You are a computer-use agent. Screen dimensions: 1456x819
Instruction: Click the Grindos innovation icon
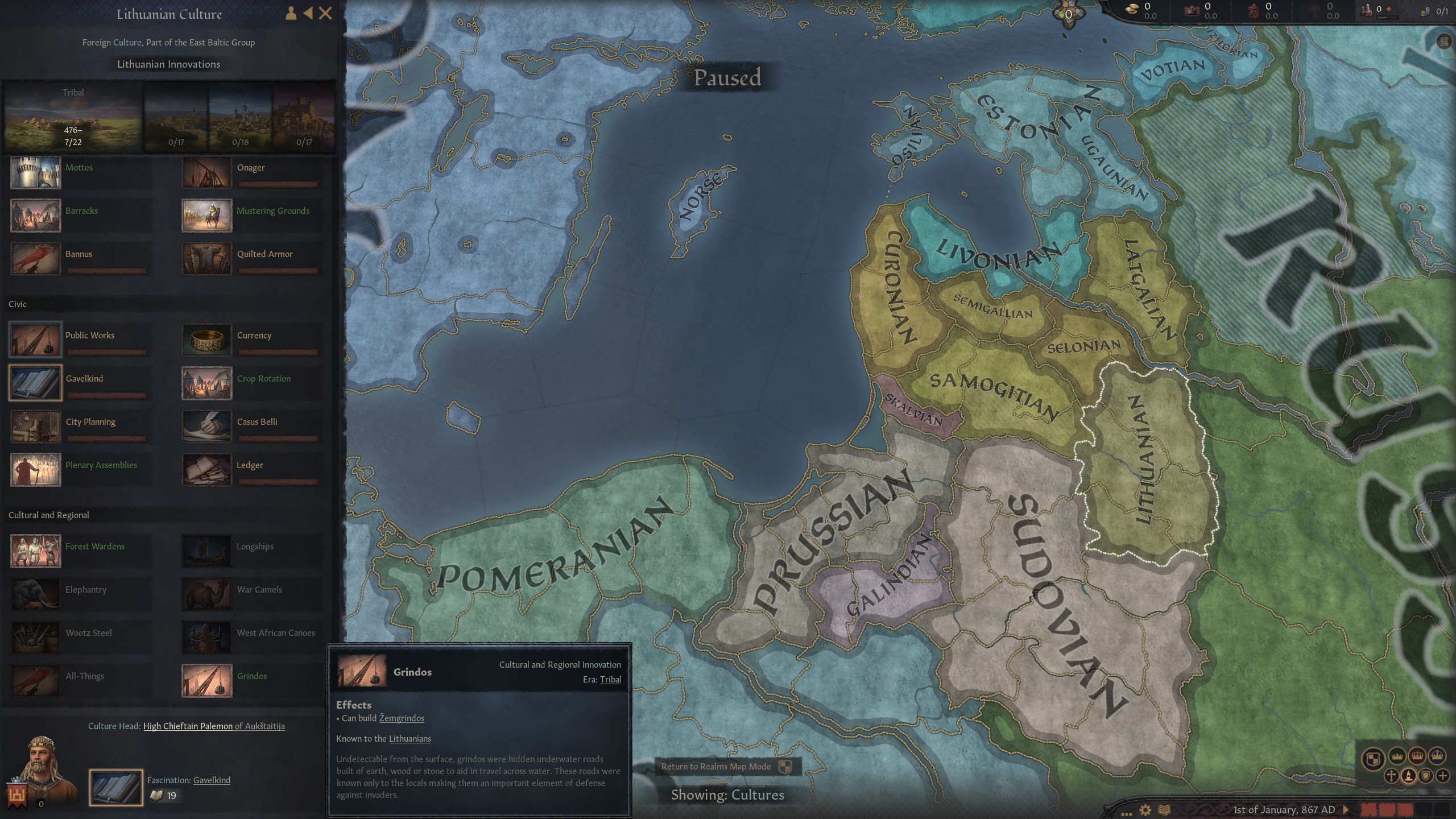(x=206, y=680)
